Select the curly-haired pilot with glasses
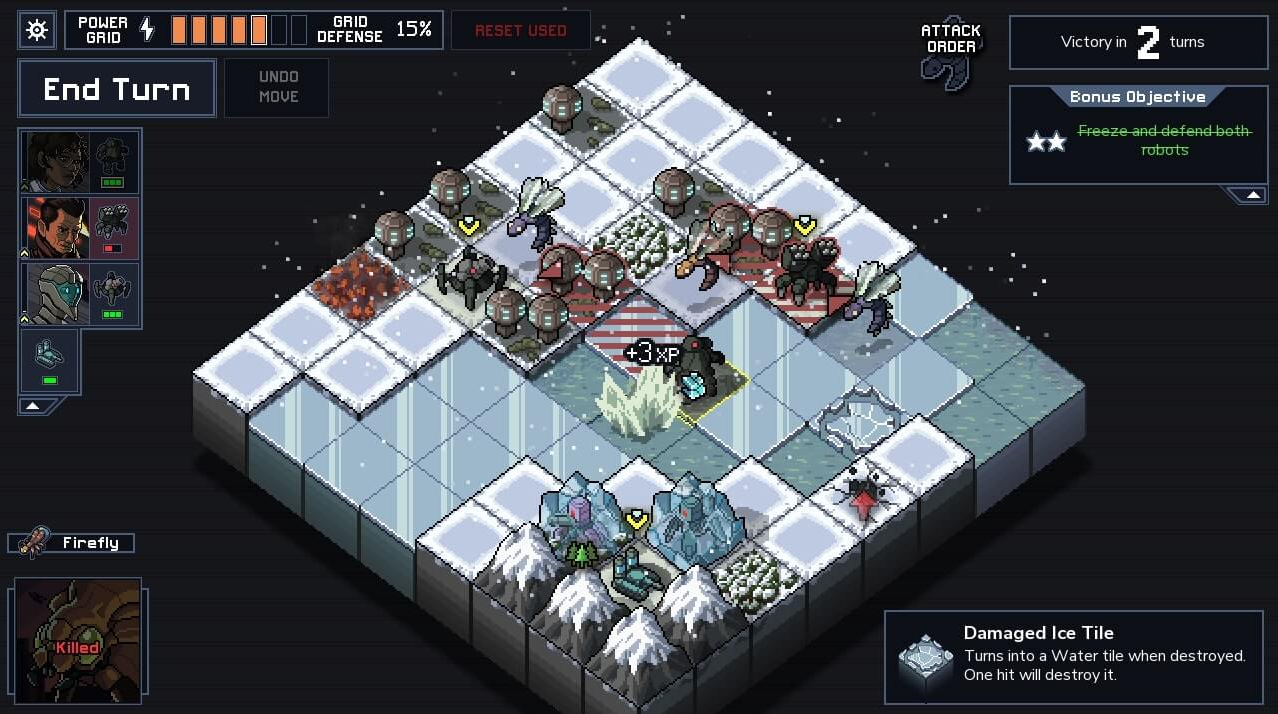1278x714 pixels. coord(57,161)
